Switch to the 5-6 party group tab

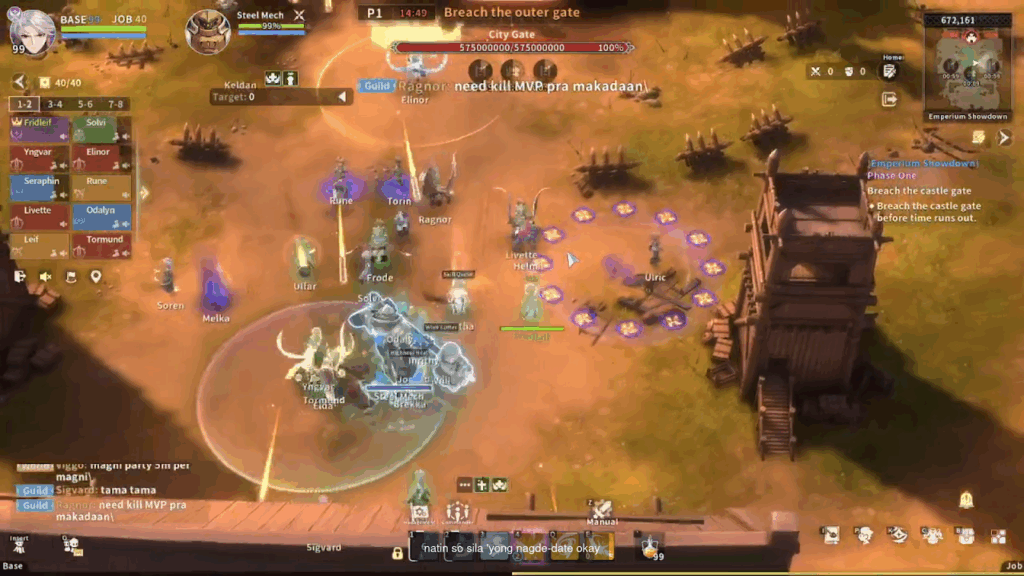[x=86, y=104]
